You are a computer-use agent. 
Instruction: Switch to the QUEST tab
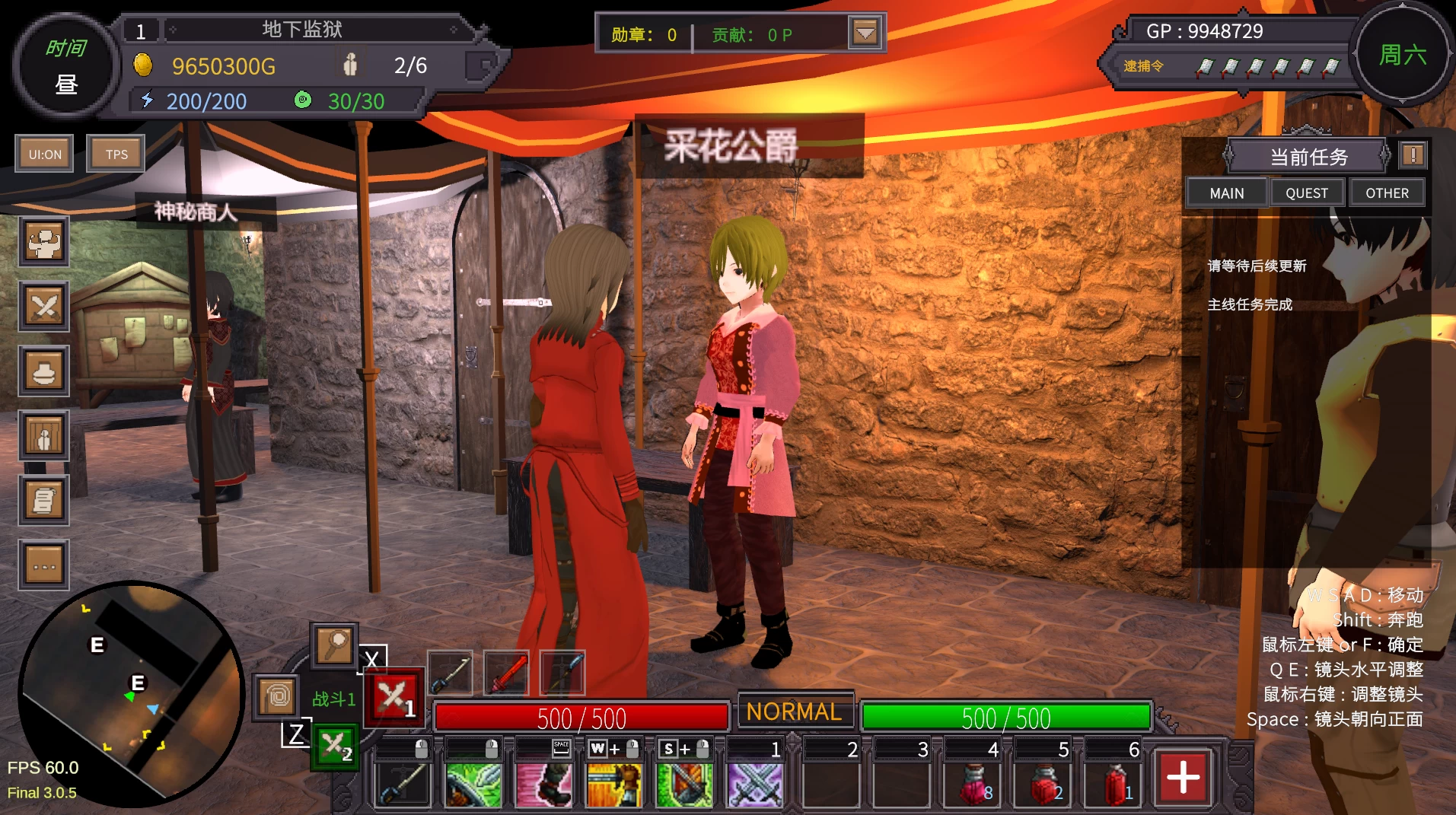point(1306,193)
